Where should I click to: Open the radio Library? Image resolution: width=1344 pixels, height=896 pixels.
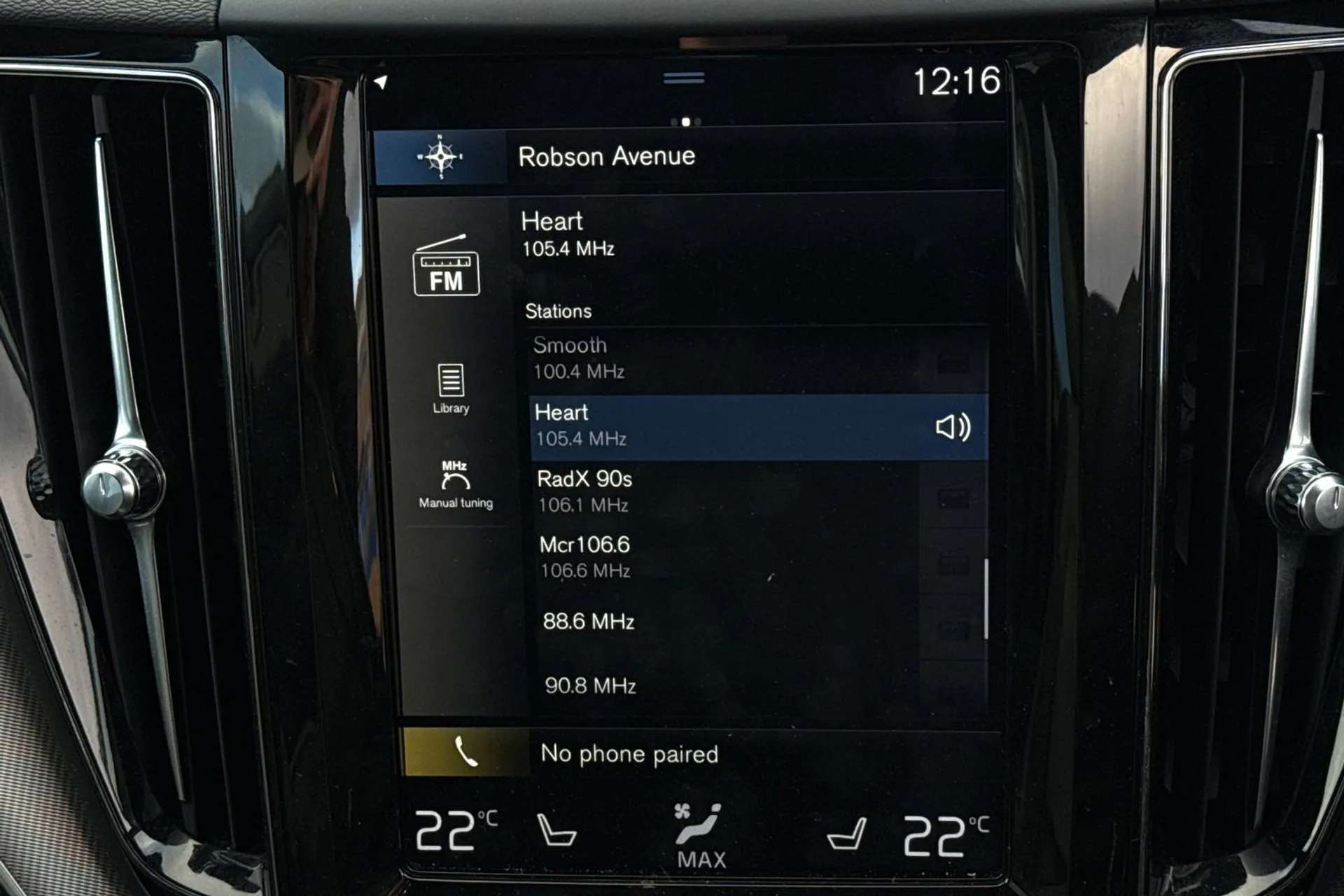click(451, 388)
